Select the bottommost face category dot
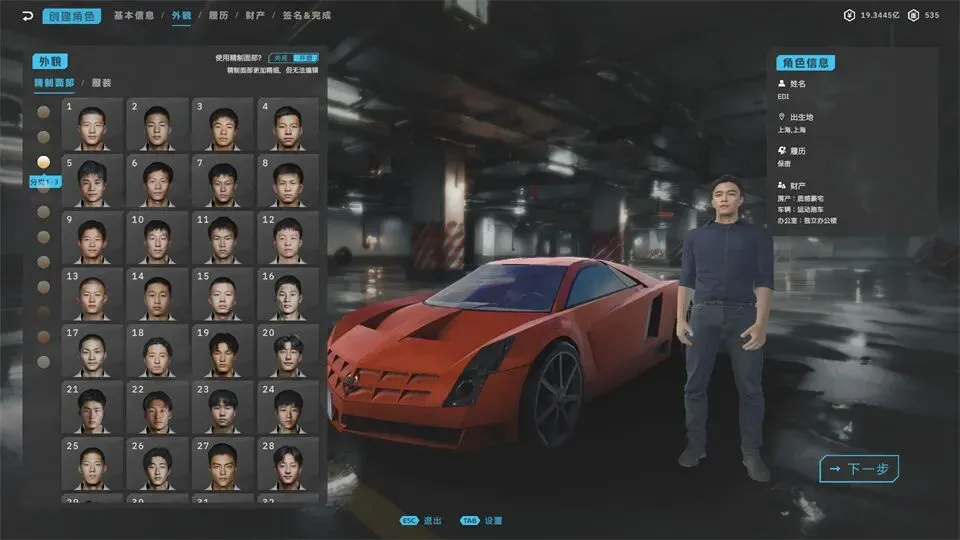Screen dimensions: 960x540 point(43,361)
